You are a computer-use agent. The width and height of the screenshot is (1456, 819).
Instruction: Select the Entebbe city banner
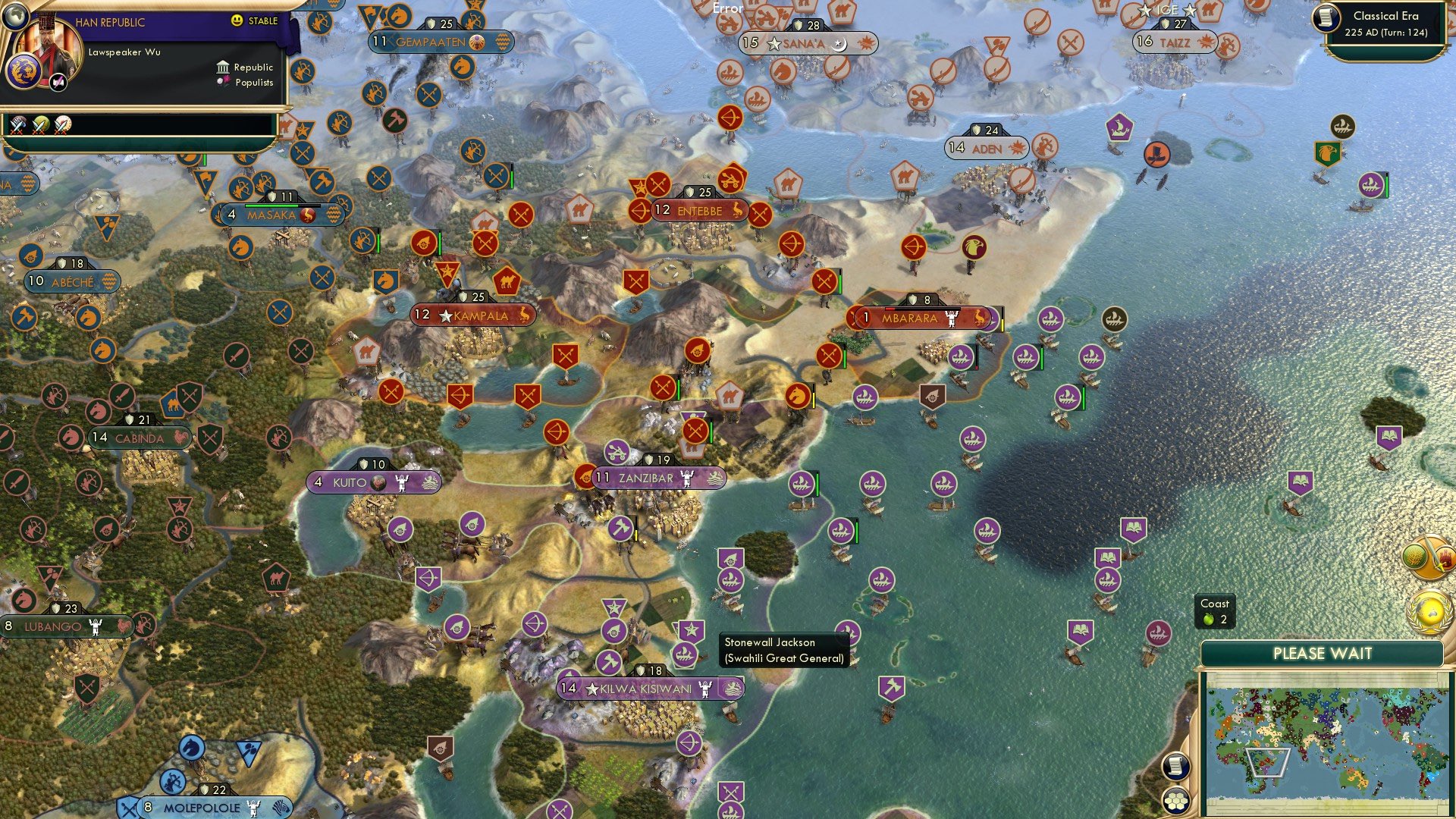(x=694, y=212)
